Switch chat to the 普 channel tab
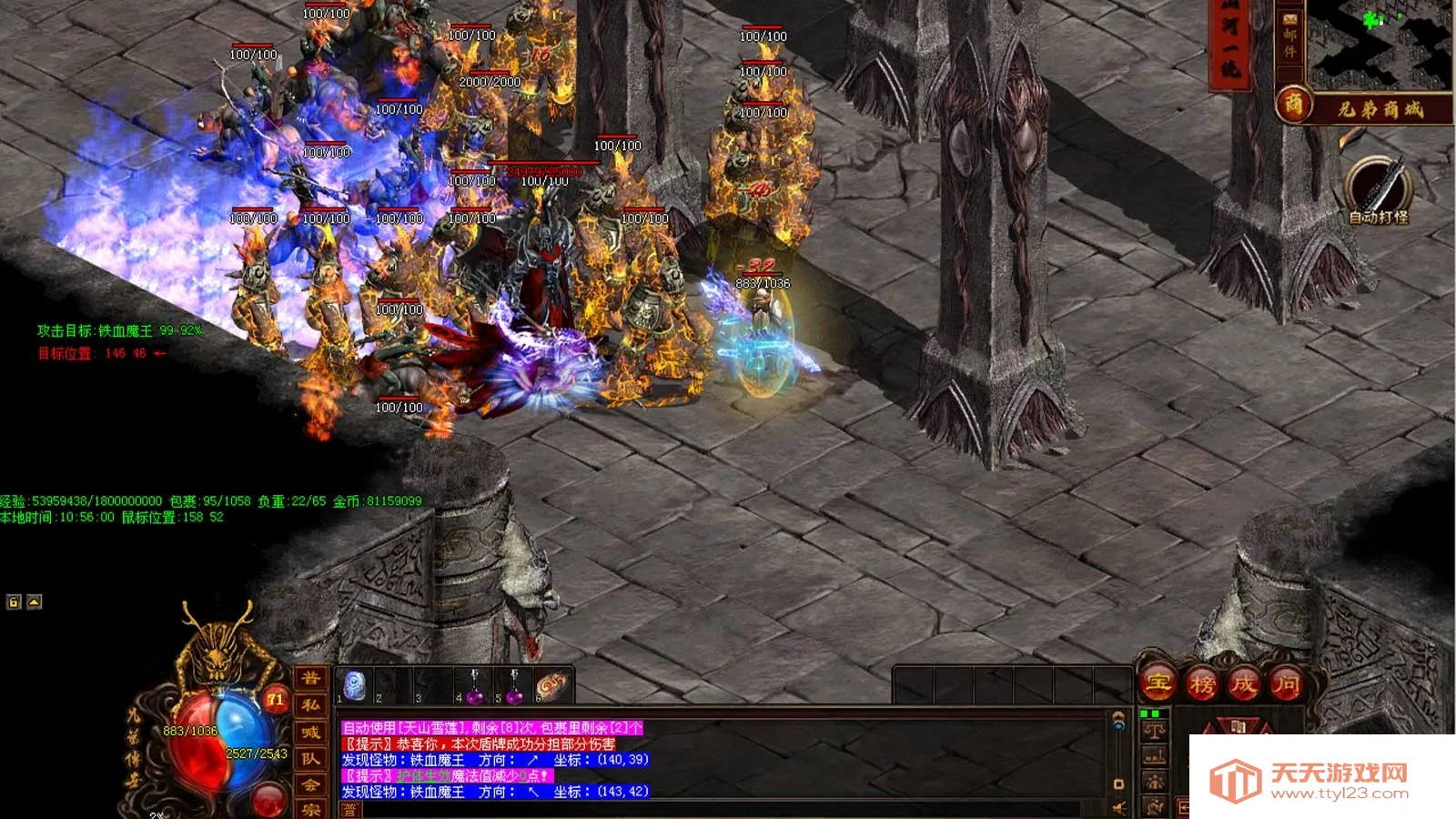 (310, 678)
